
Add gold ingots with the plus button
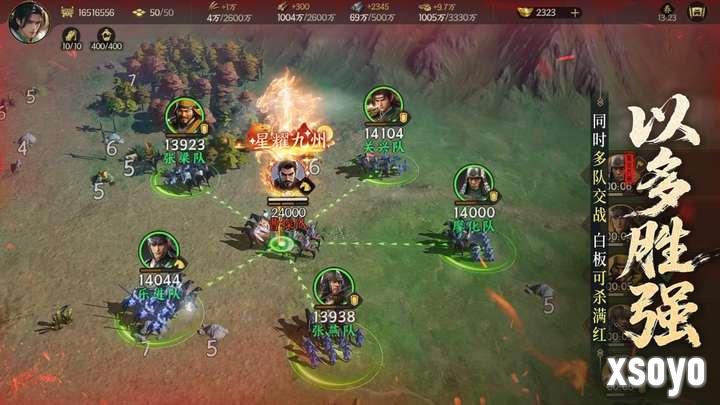(574, 13)
